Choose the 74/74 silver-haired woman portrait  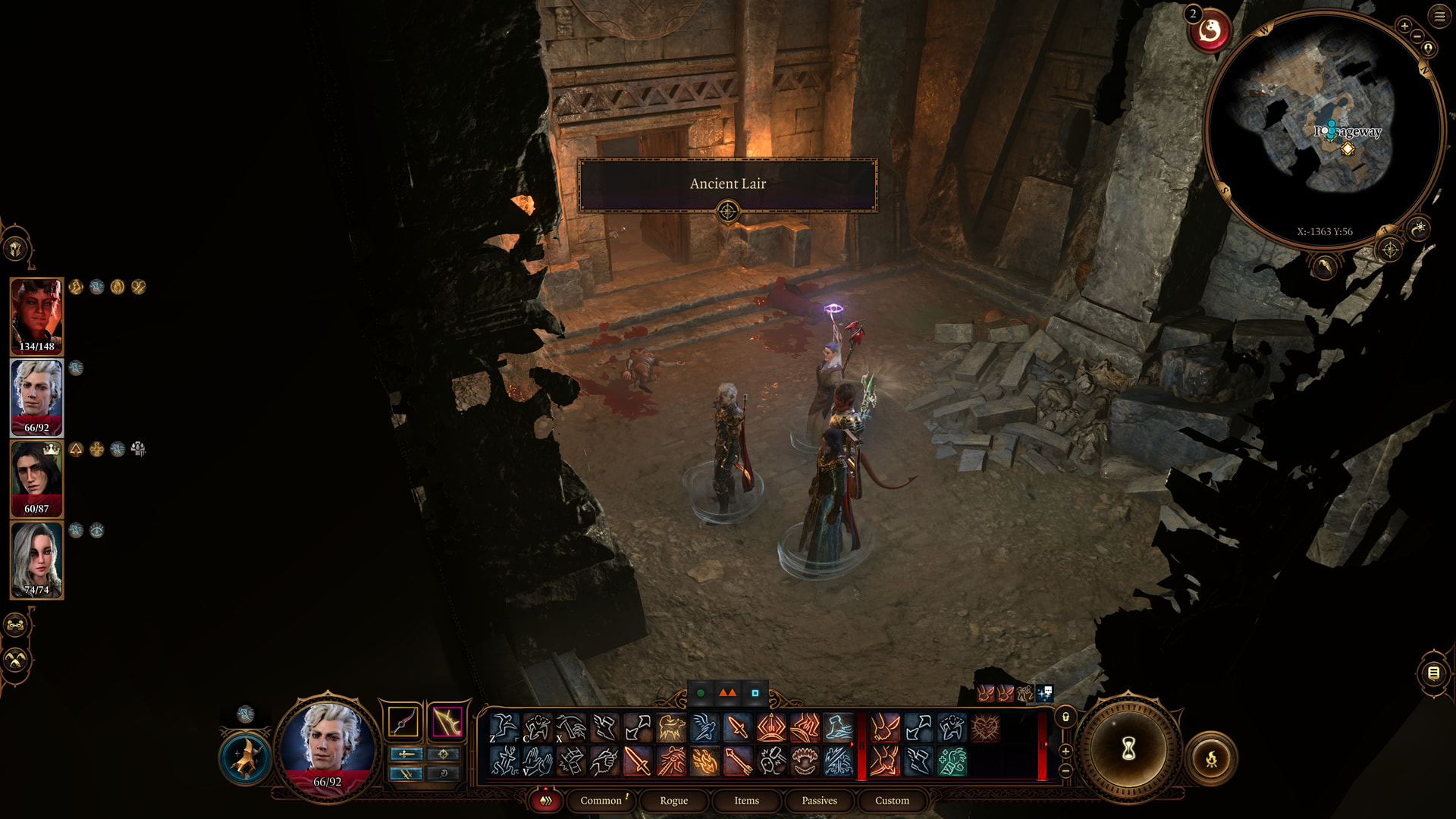point(36,560)
